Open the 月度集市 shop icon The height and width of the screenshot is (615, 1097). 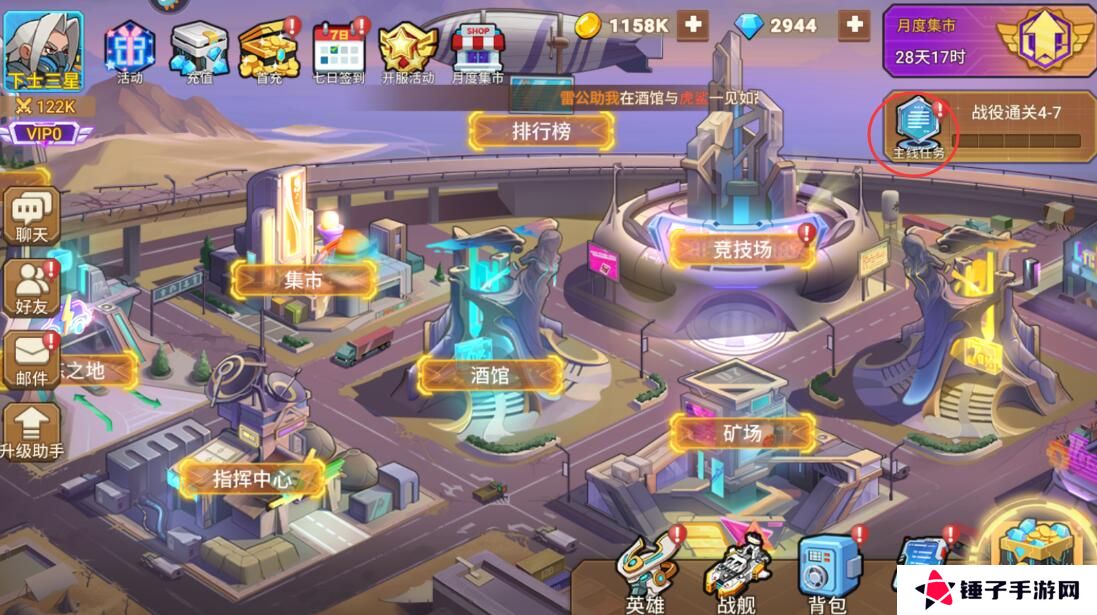click(x=477, y=50)
